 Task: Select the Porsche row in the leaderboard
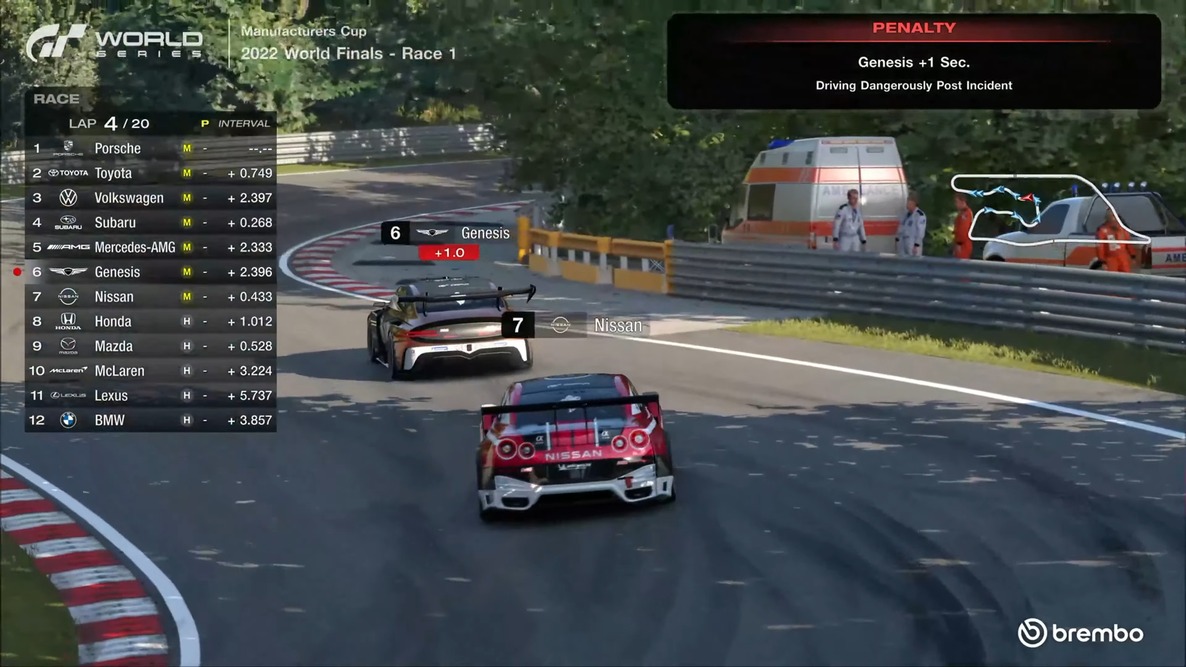click(150, 148)
